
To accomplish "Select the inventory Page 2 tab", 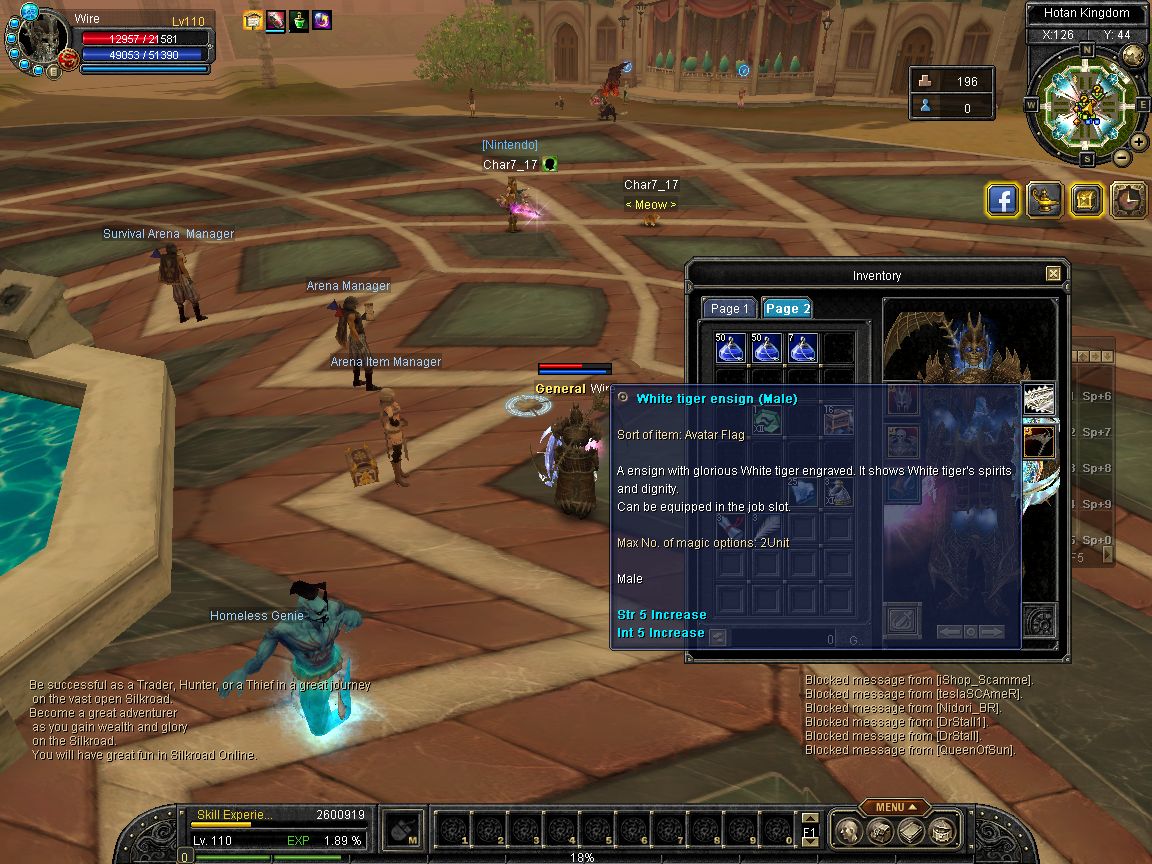I will point(787,308).
